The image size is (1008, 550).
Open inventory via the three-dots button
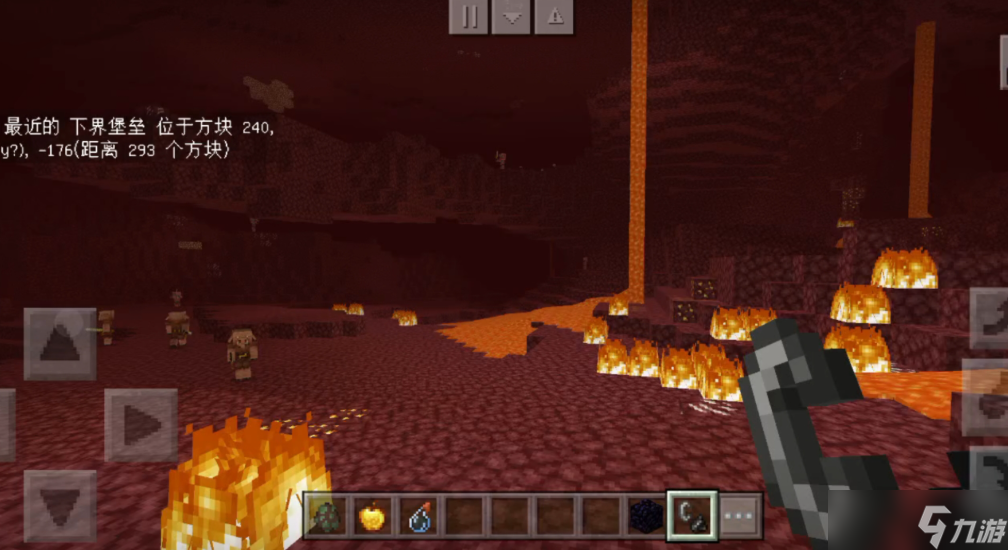pos(740,516)
